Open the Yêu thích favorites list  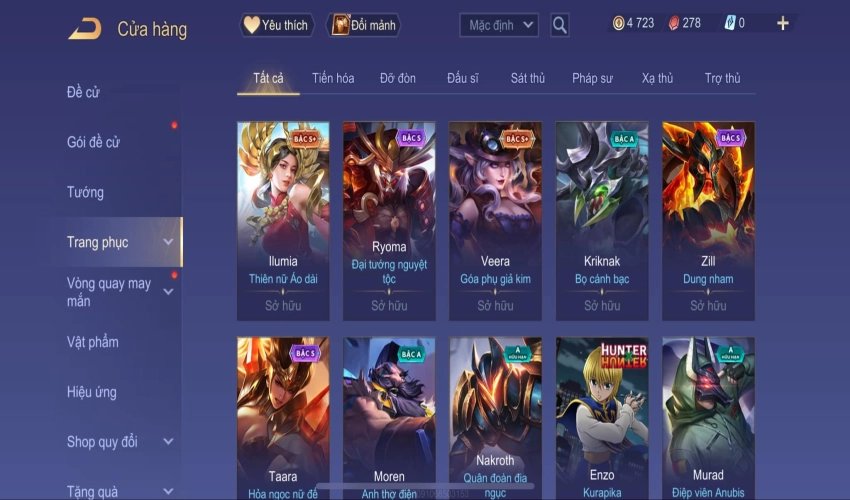pyautogui.click(x=277, y=25)
